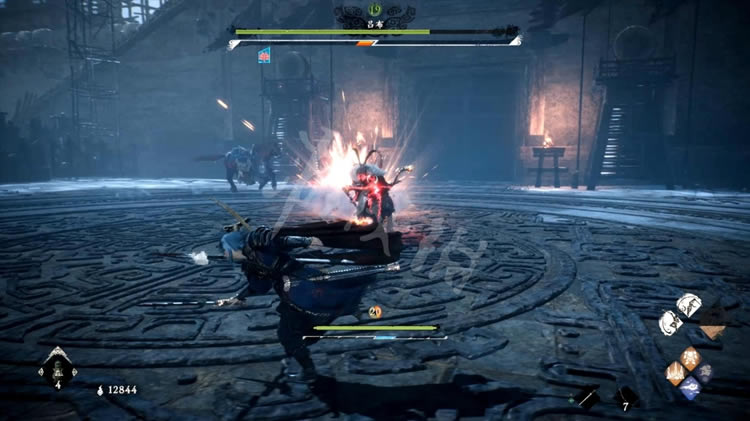
Task: Trigger the upper white martial art icon
Action: (689, 305)
